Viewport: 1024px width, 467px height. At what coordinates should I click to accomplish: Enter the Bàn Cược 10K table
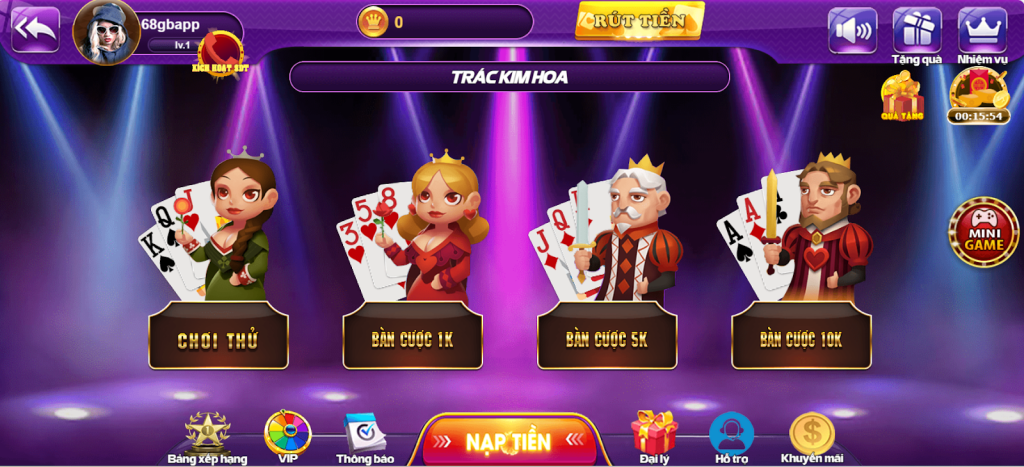tap(801, 339)
